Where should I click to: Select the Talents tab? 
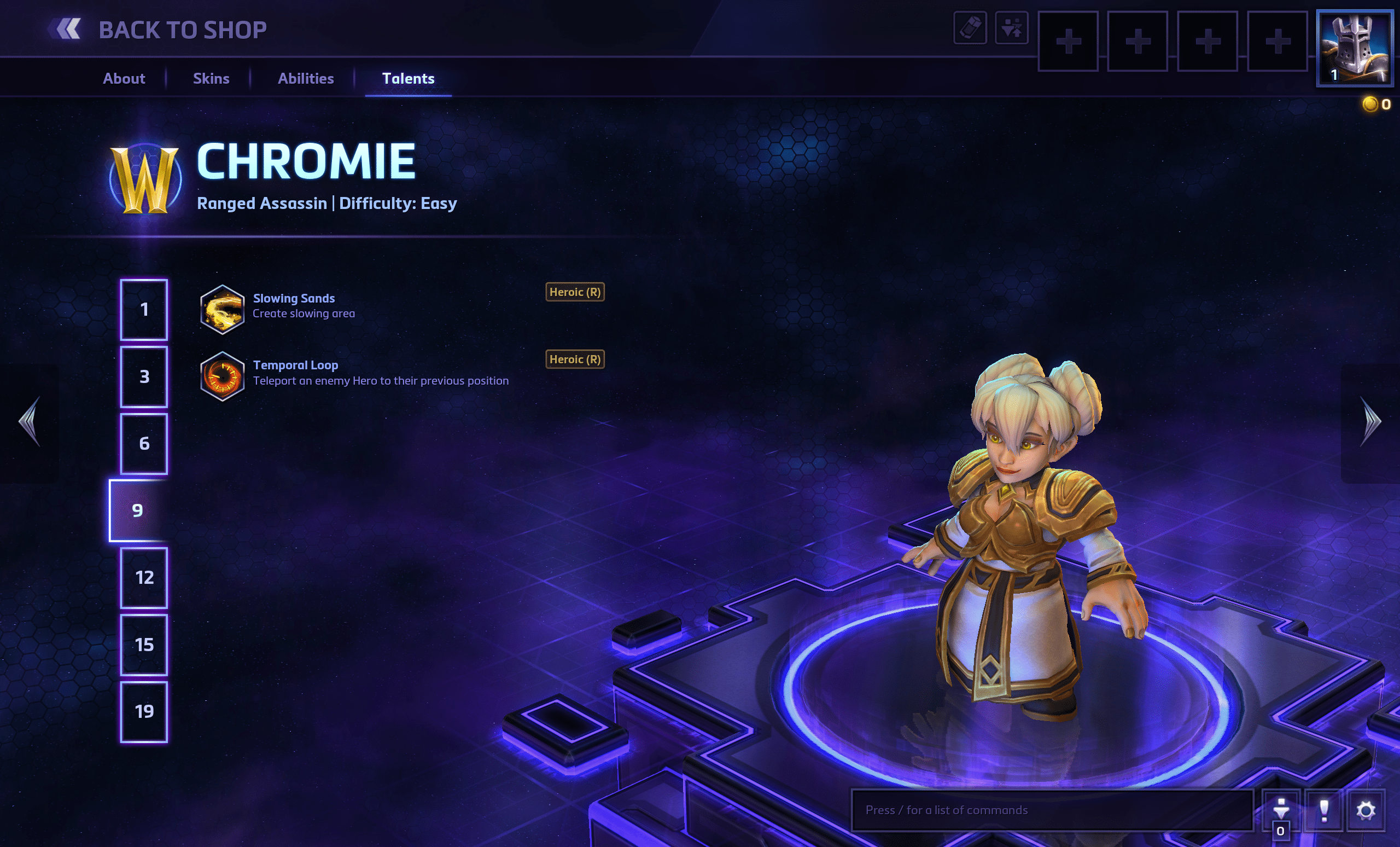pyautogui.click(x=408, y=78)
